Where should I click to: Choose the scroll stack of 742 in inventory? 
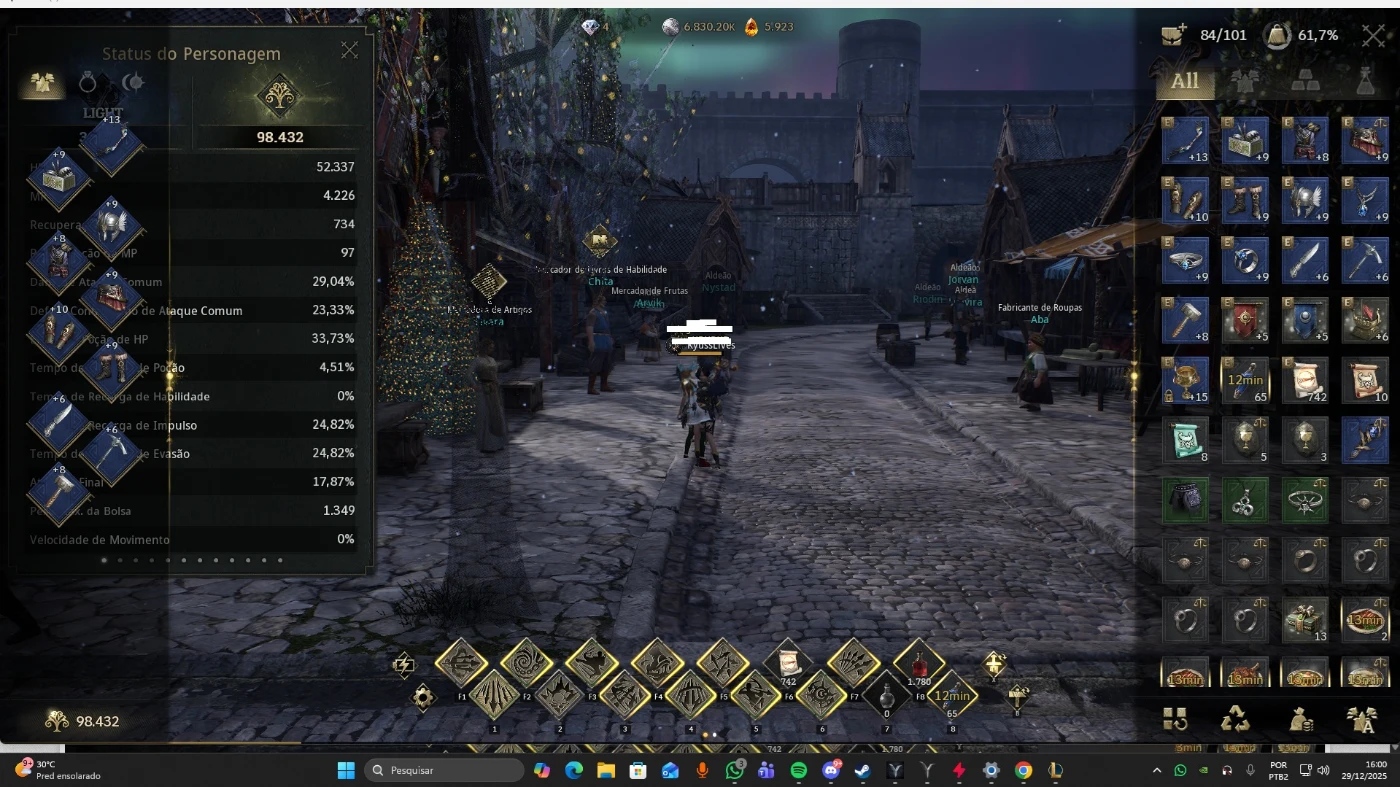click(1305, 381)
